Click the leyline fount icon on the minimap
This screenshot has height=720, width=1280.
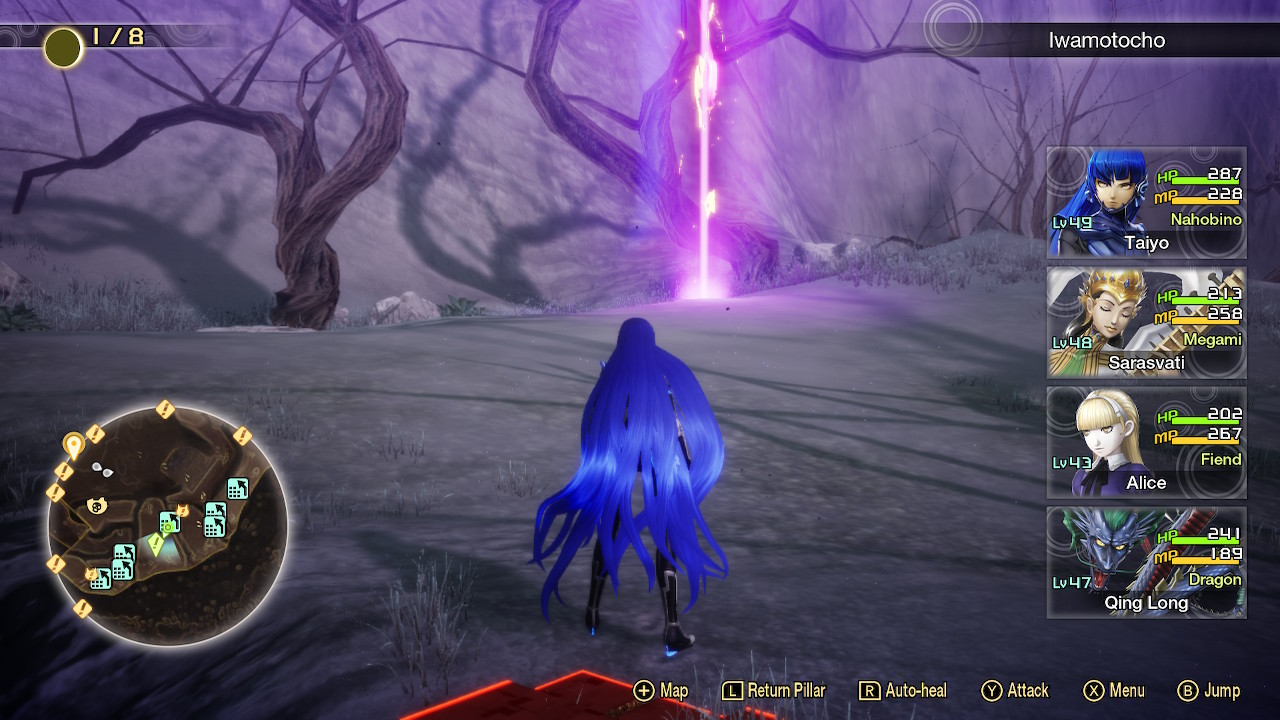(x=167, y=528)
